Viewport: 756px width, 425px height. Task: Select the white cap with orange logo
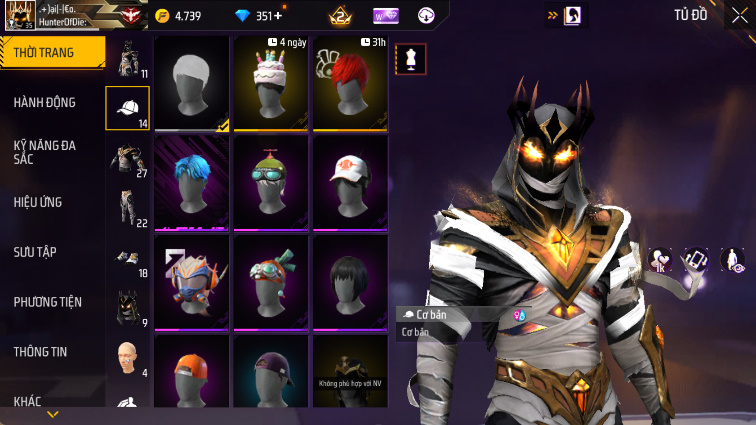(x=350, y=182)
